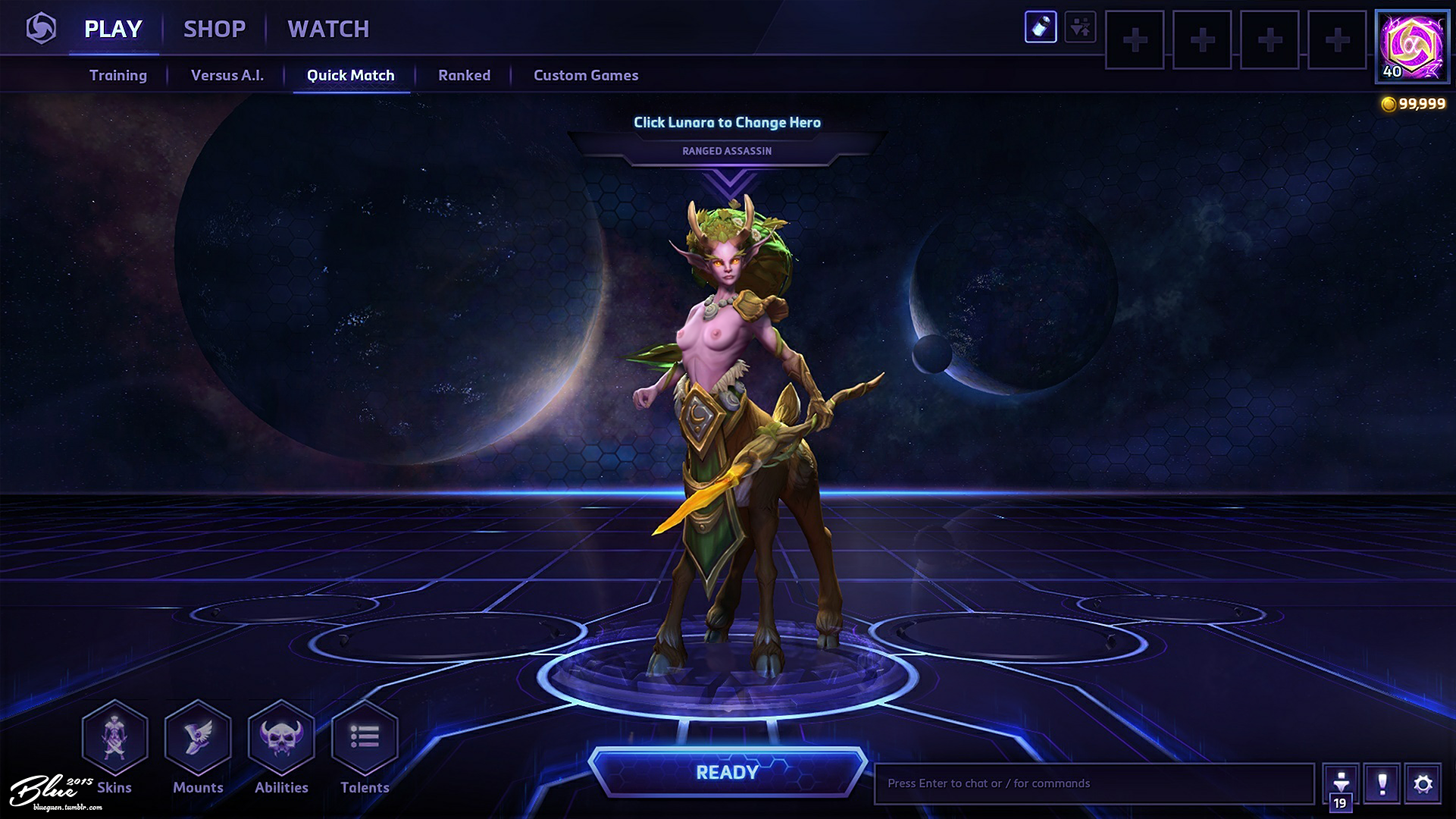Switch to Ranked mode
Image resolution: width=1456 pixels, height=819 pixels.
(464, 75)
